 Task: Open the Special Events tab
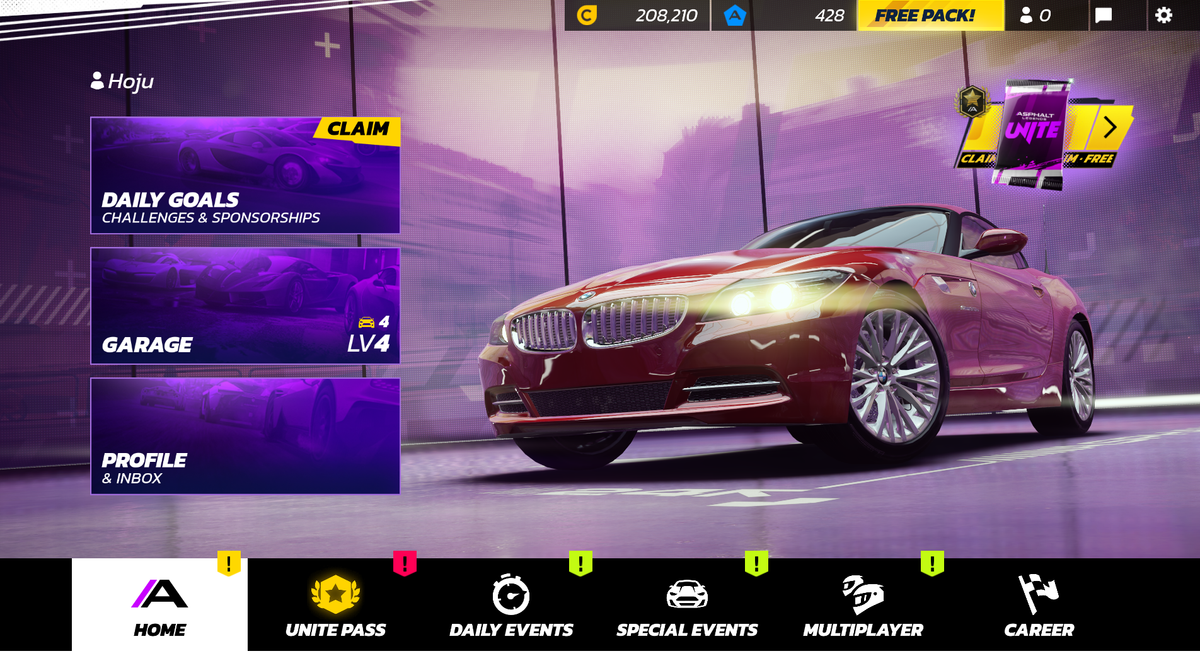click(x=687, y=606)
